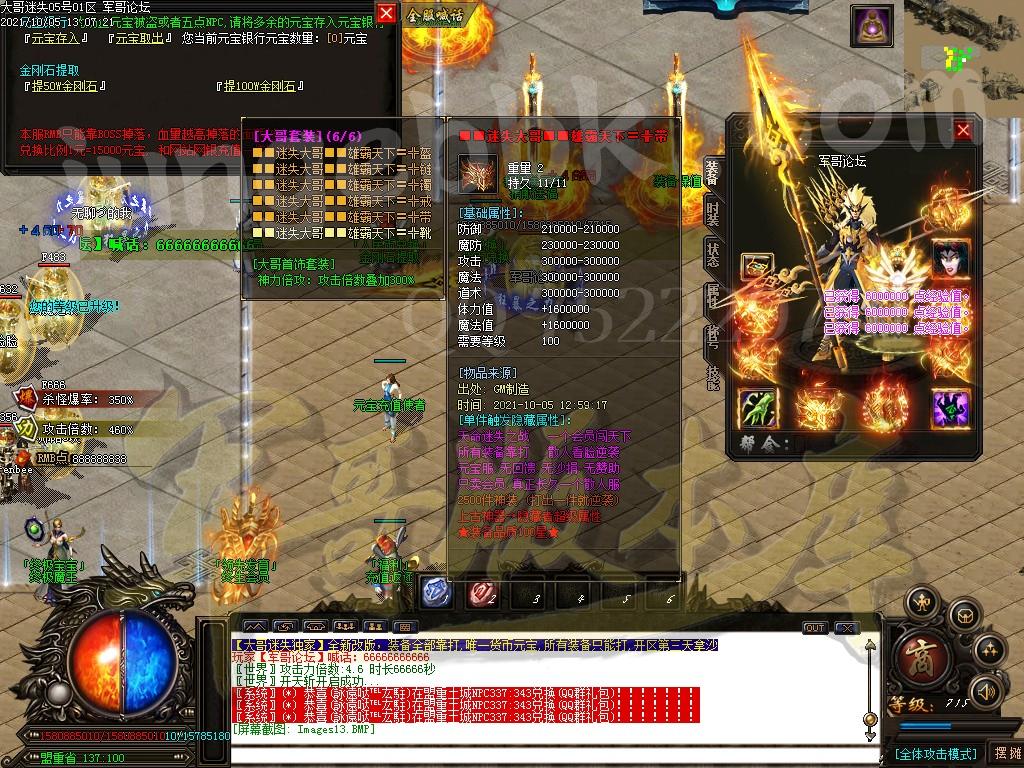Viewport: 1024px width, 768px height.
Task: Choose the 提50W金刚石 option
Action: [x=65, y=87]
